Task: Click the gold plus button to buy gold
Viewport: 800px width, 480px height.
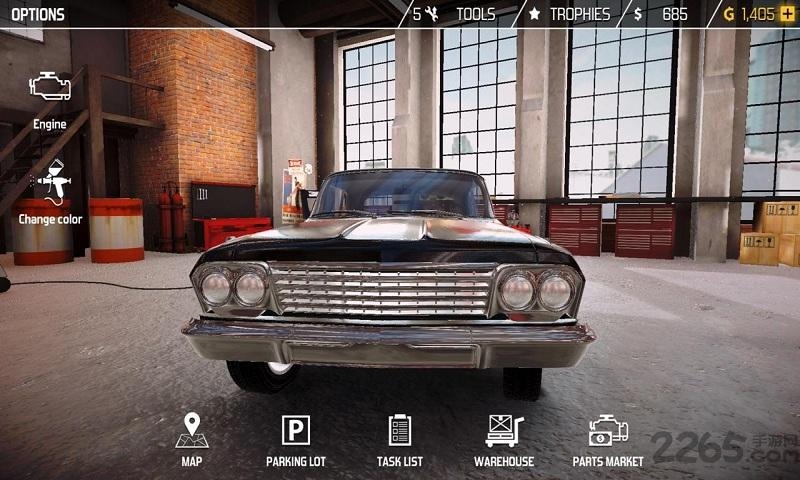Action: pos(787,14)
